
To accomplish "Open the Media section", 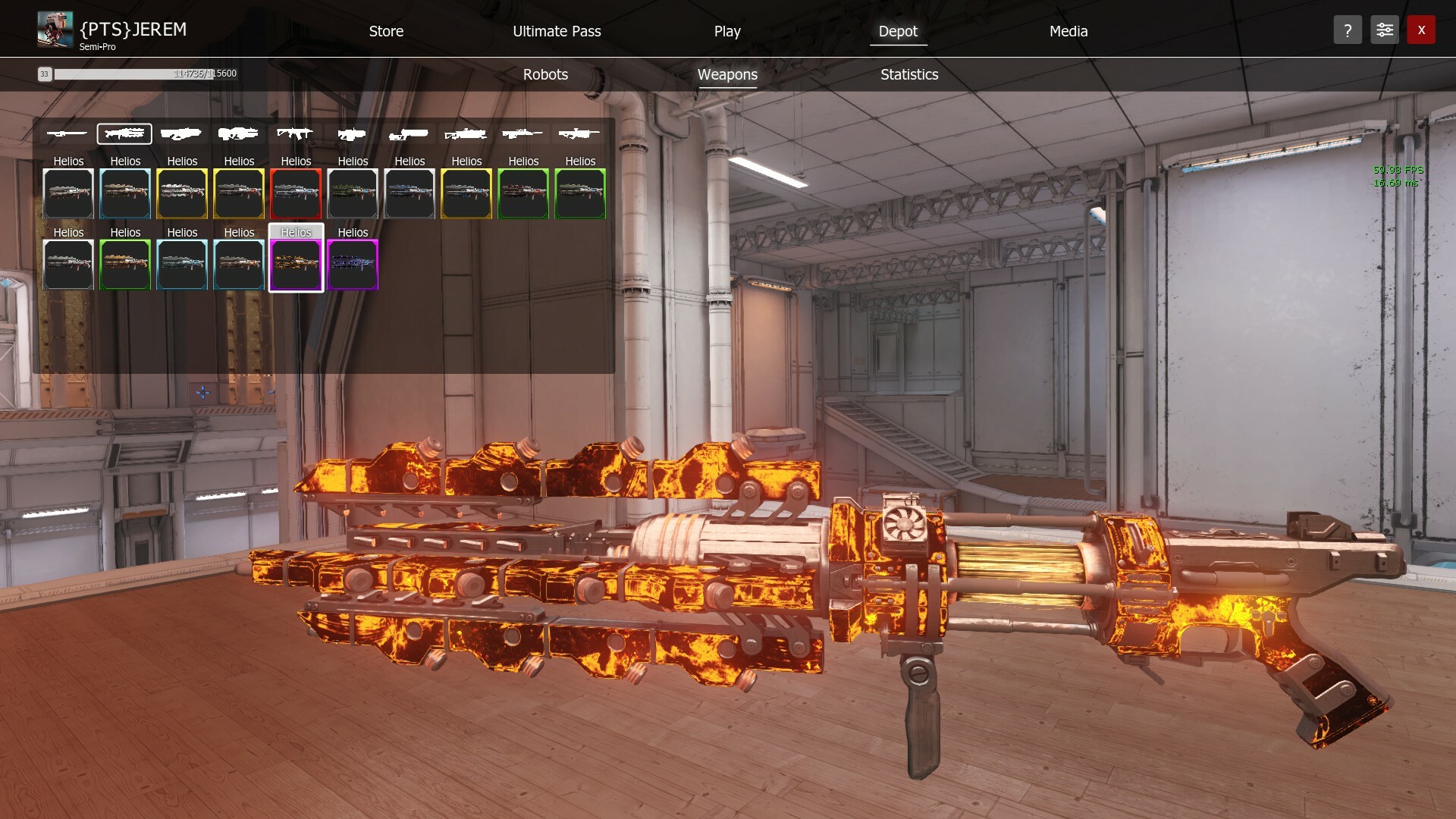I will [x=1068, y=31].
